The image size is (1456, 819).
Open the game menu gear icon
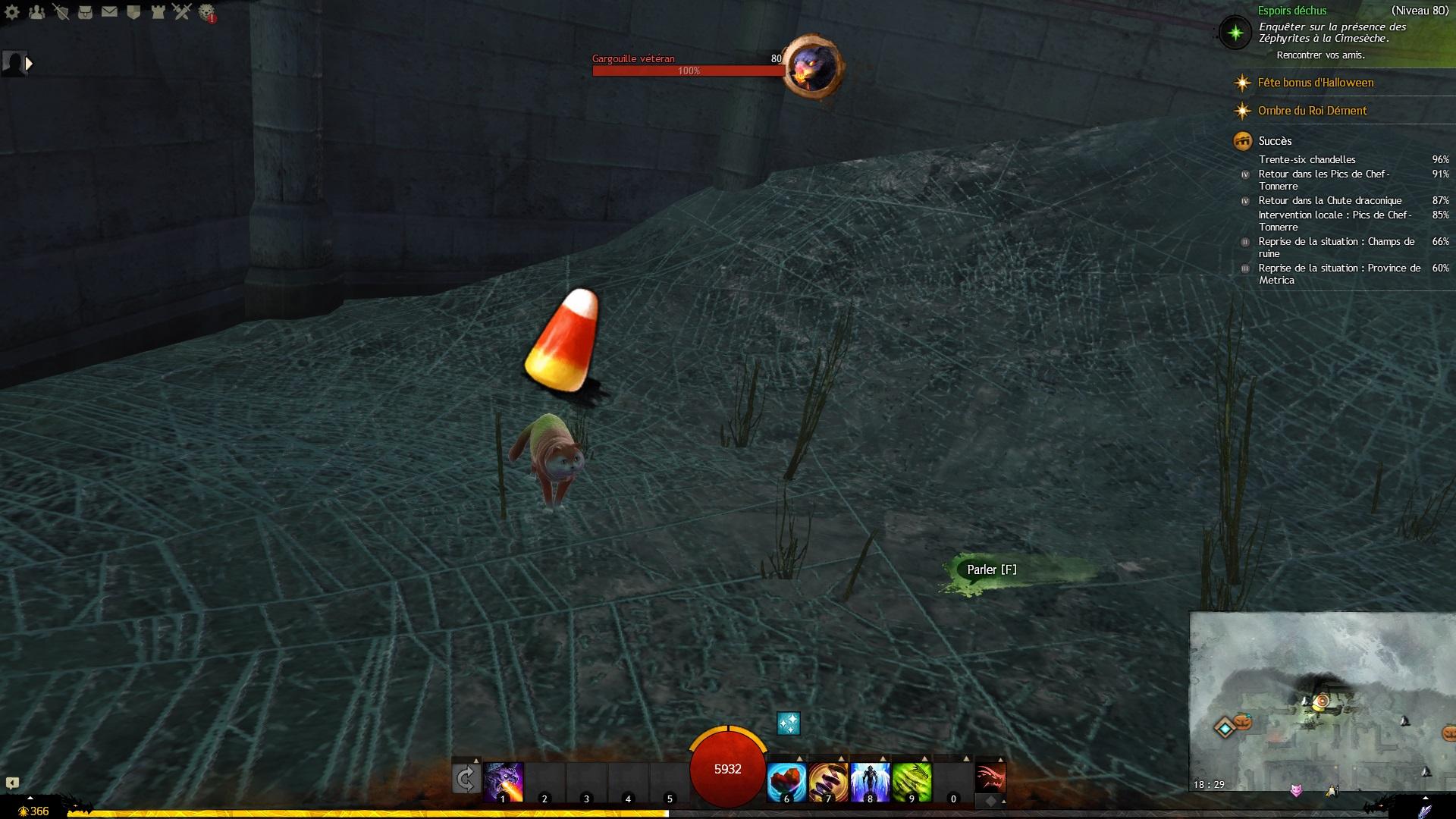[12, 12]
